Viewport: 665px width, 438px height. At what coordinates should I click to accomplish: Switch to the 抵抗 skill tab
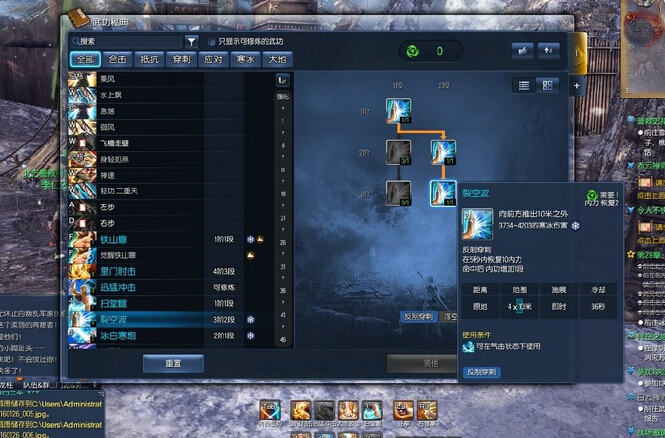tap(148, 59)
